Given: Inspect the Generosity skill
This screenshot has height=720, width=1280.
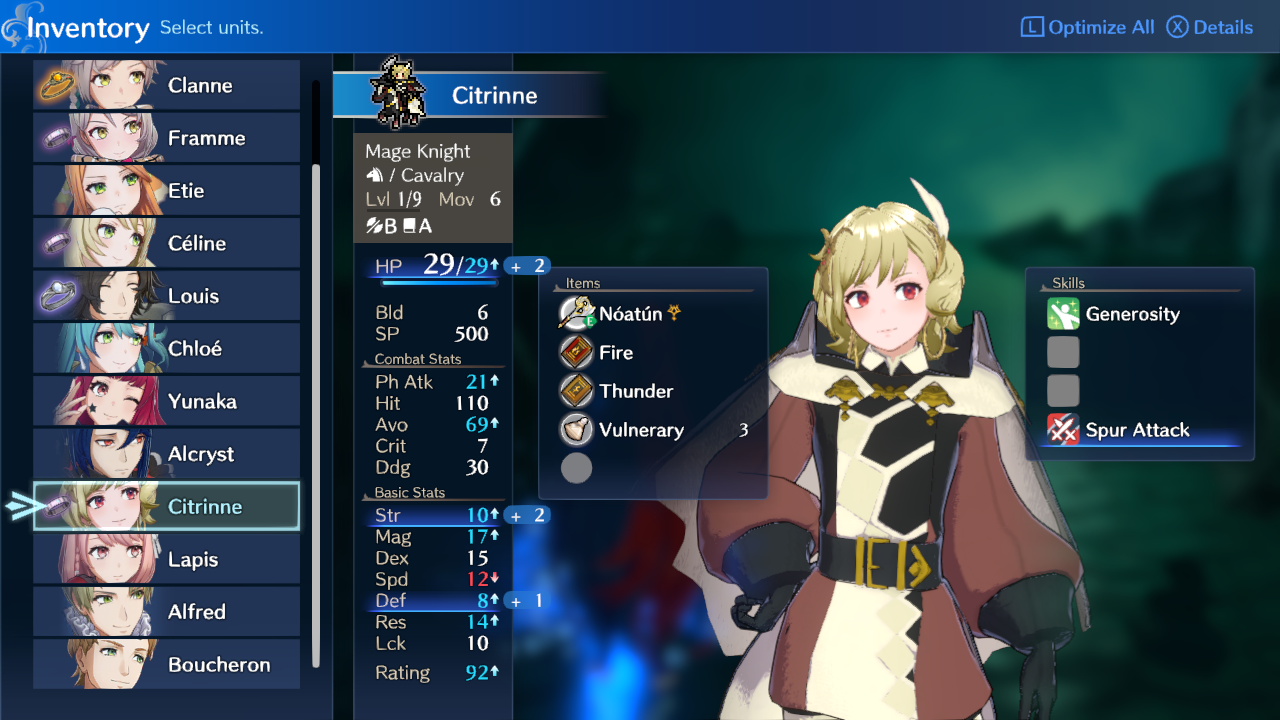Looking at the screenshot, I should pos(1132,314).
